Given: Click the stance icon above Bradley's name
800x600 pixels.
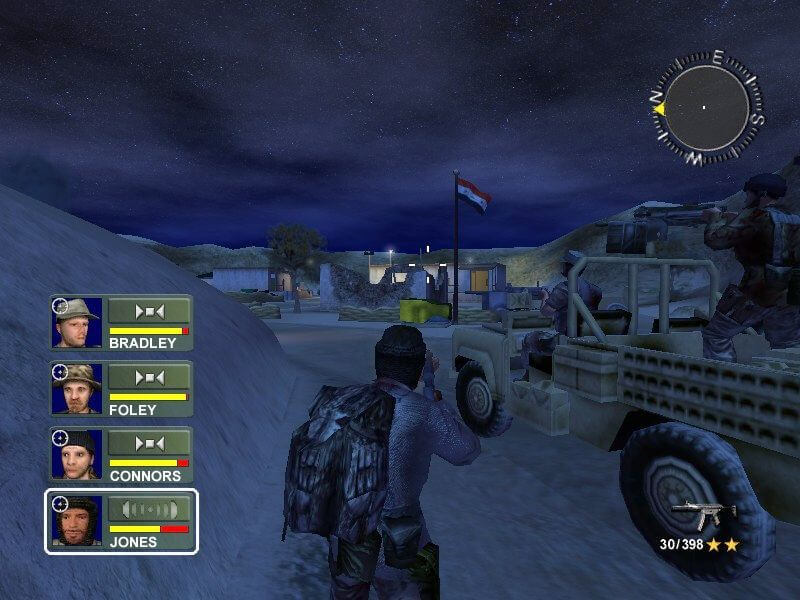Looking at the screenshot, I should point(149,311).
